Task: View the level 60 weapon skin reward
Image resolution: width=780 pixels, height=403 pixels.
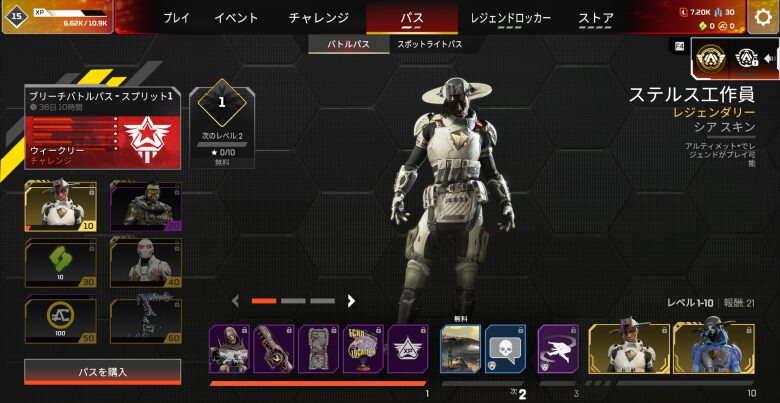Action: pyautogui.click(x=145, y=320)
